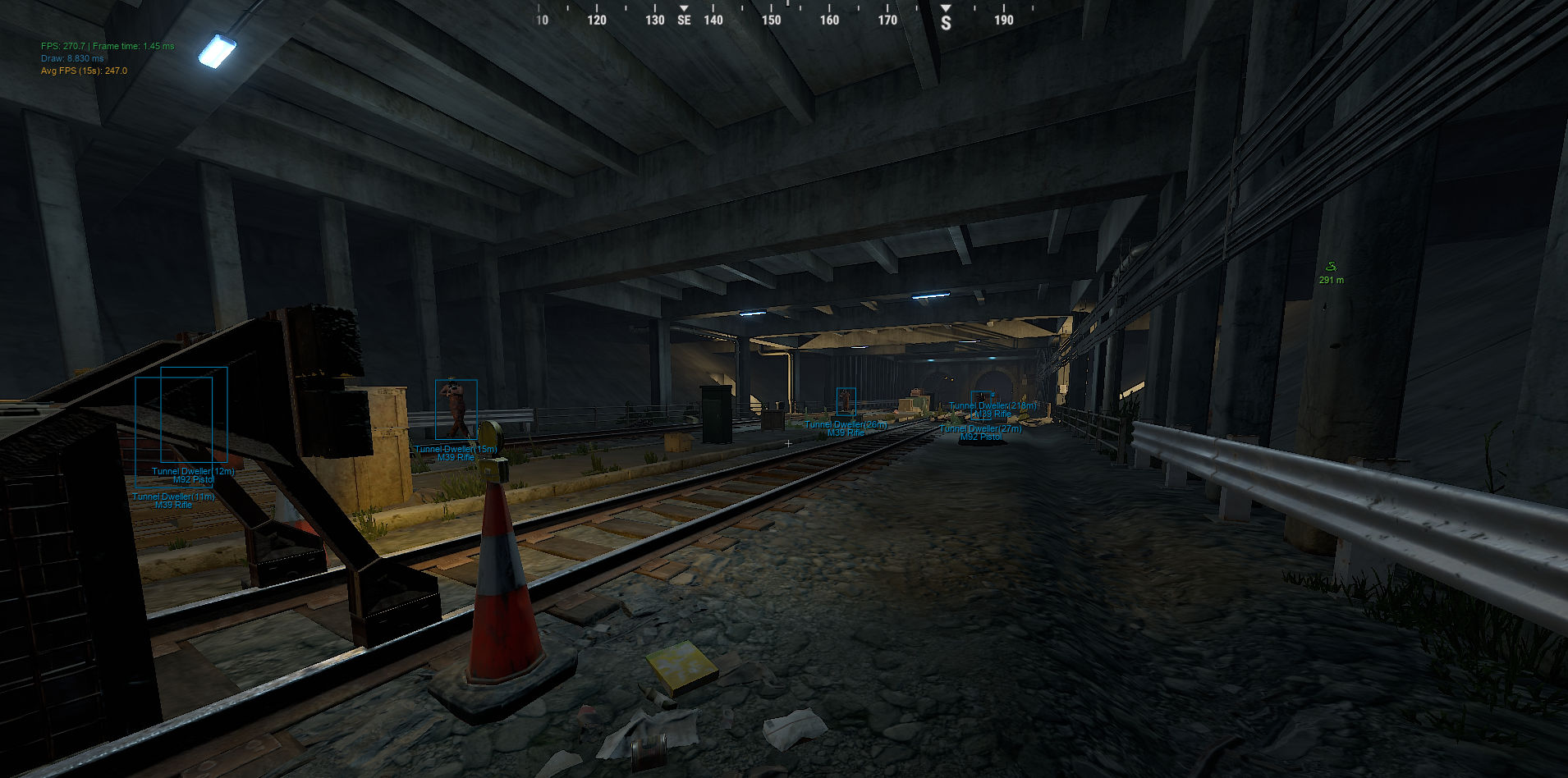Click the compass tick at heading 190

pyautogui.click(x=1003, y=20)
